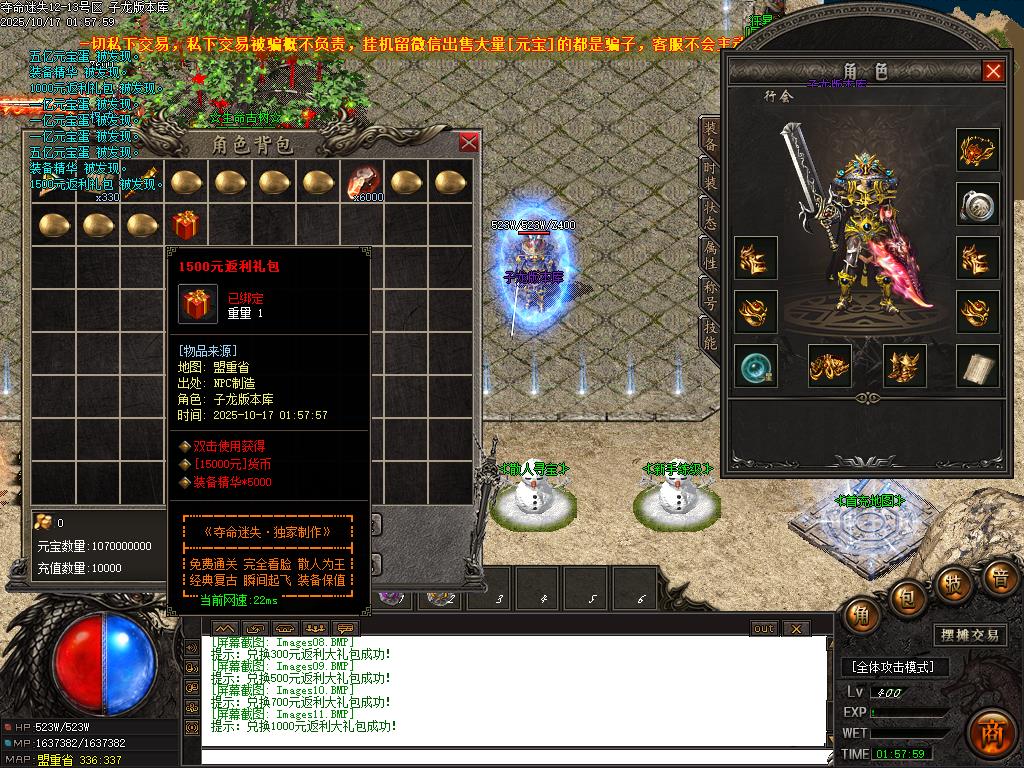Open skills with the round 技 button
Viewport: 1024px width, 768px height.
coord(954,583)
